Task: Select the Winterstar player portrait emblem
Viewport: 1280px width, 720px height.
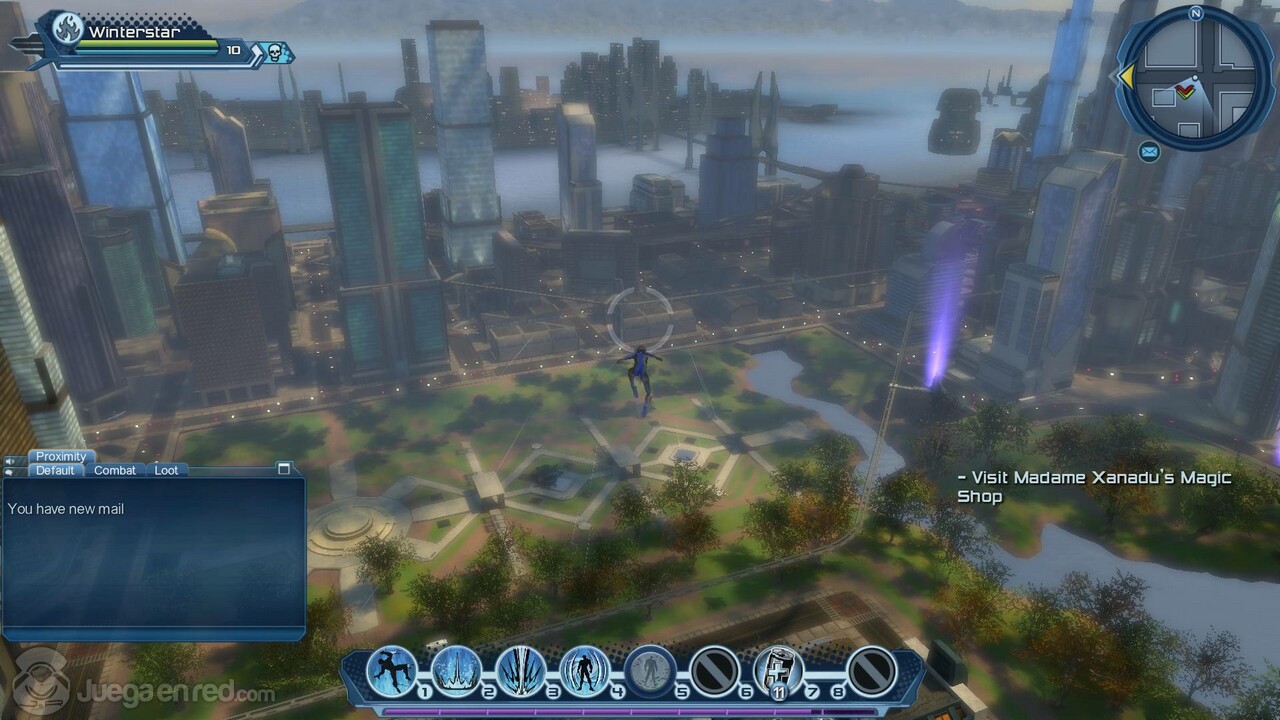Action: [x=67, y=30]
